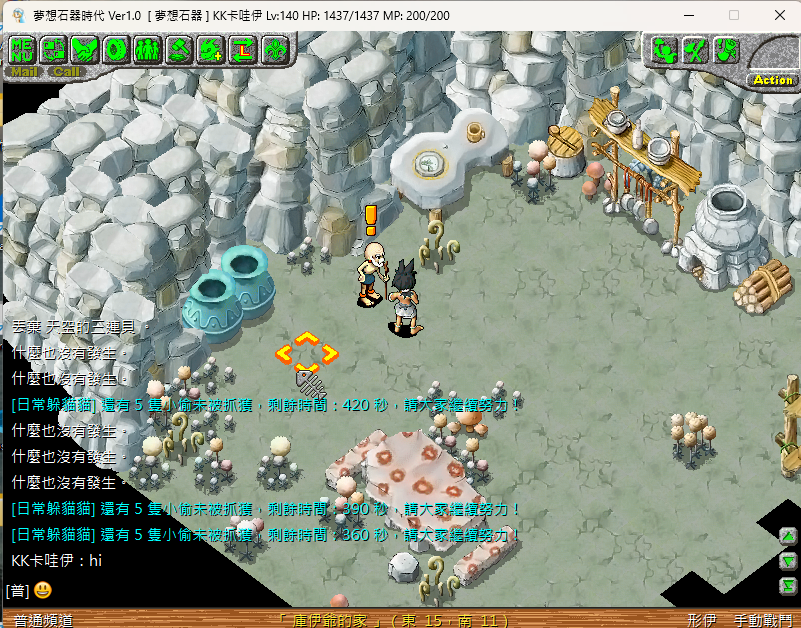The width and height of the screenshot is (801, 628).
Task: Select the crossed weapons battle icon
Action: coord(695,49)
